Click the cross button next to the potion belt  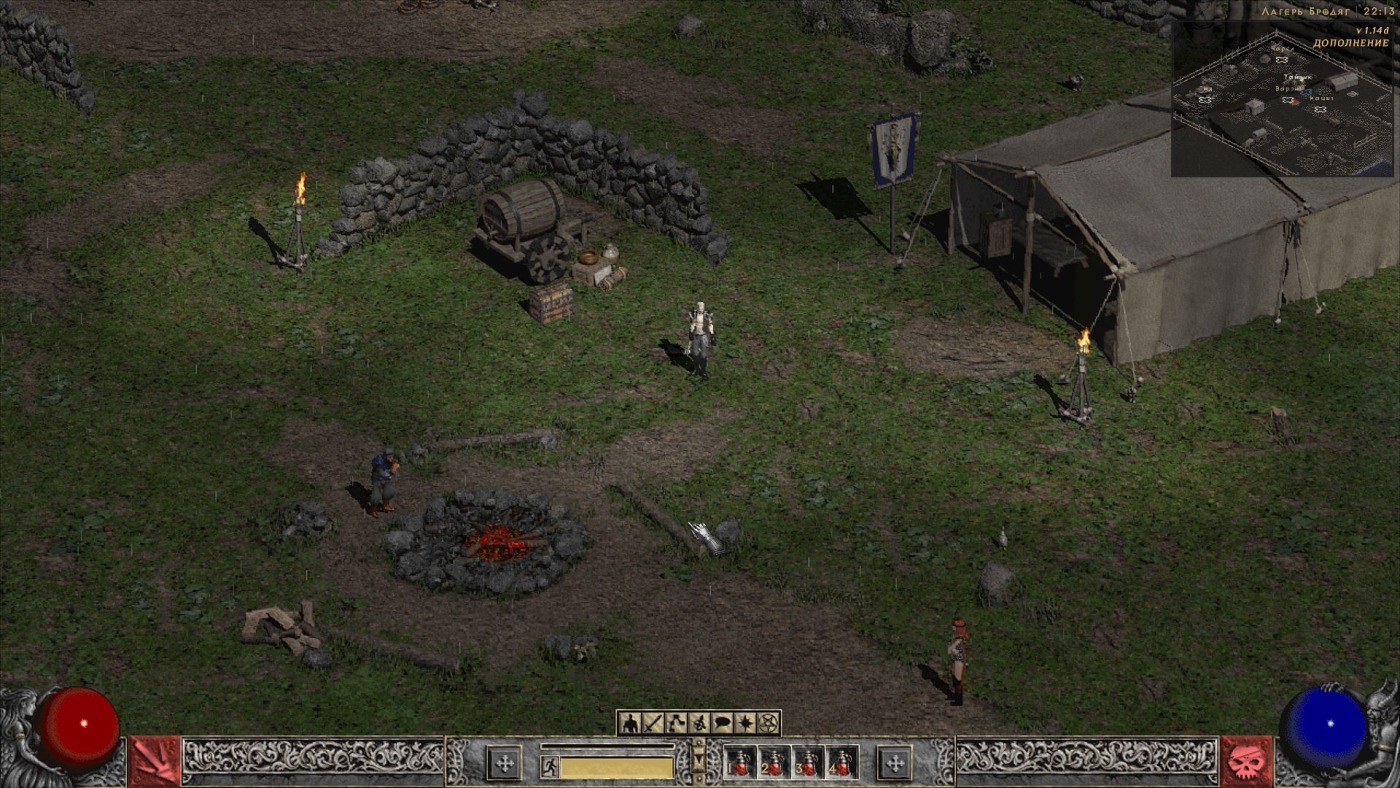click(x=894, y=763)
